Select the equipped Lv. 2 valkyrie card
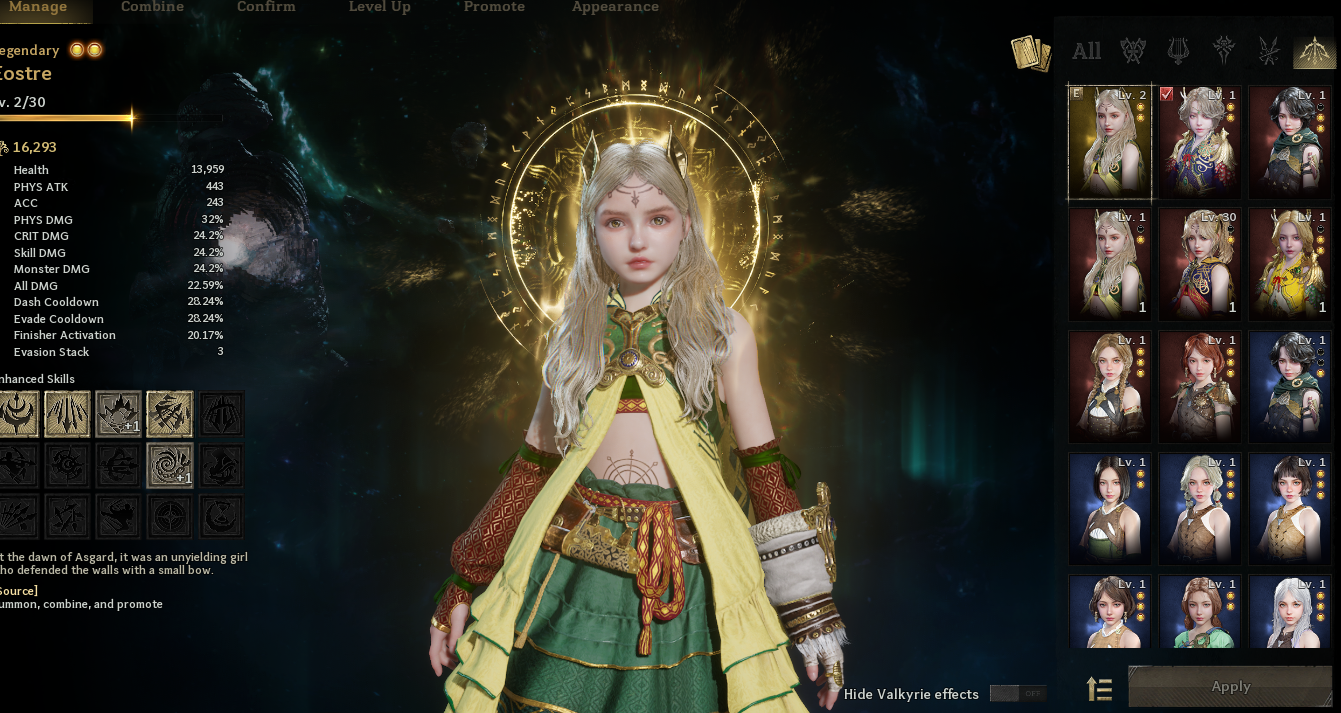The image size is (1341, 713). coord(1109,141)
